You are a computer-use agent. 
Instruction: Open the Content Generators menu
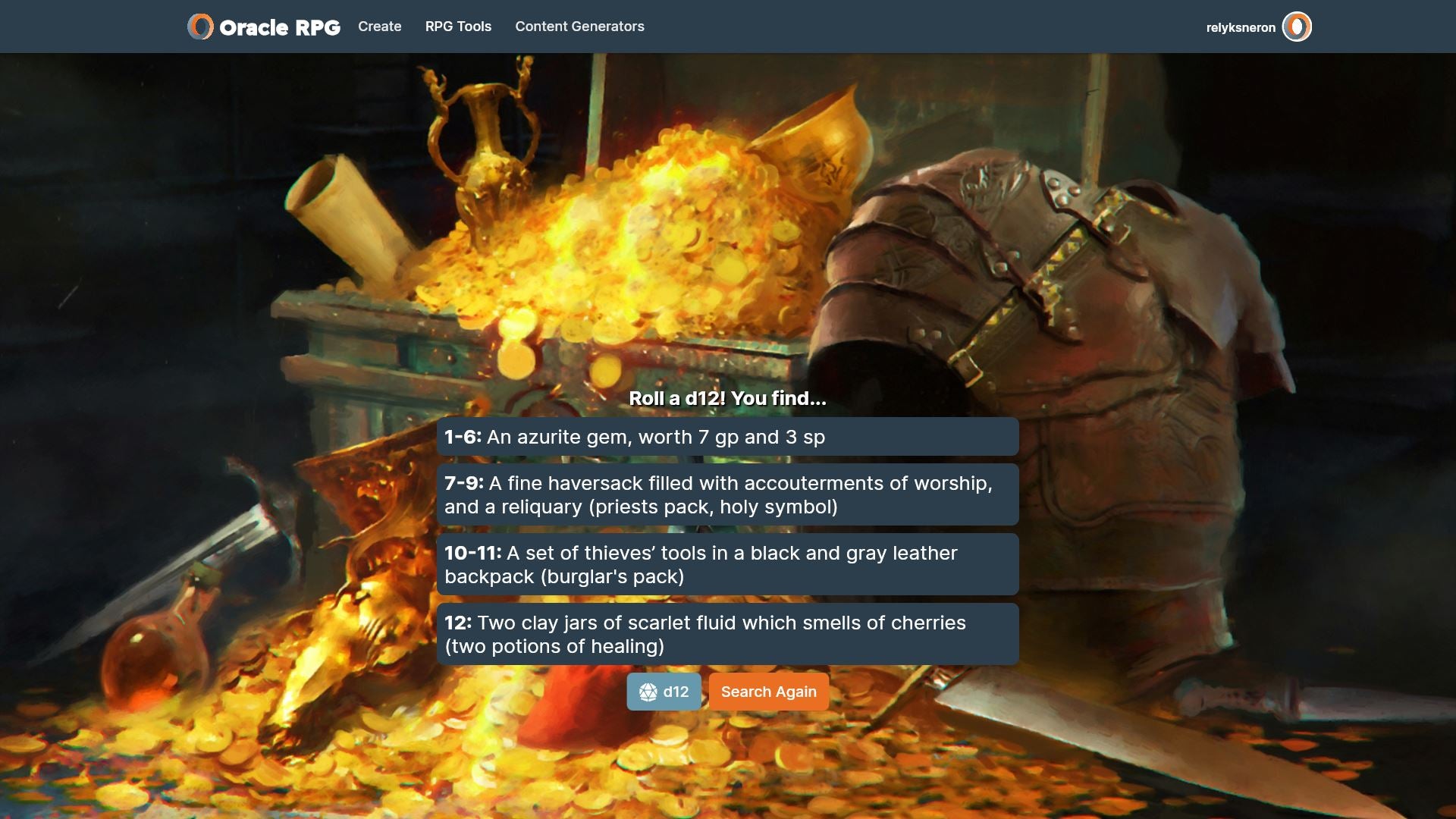tap(579, 27)
